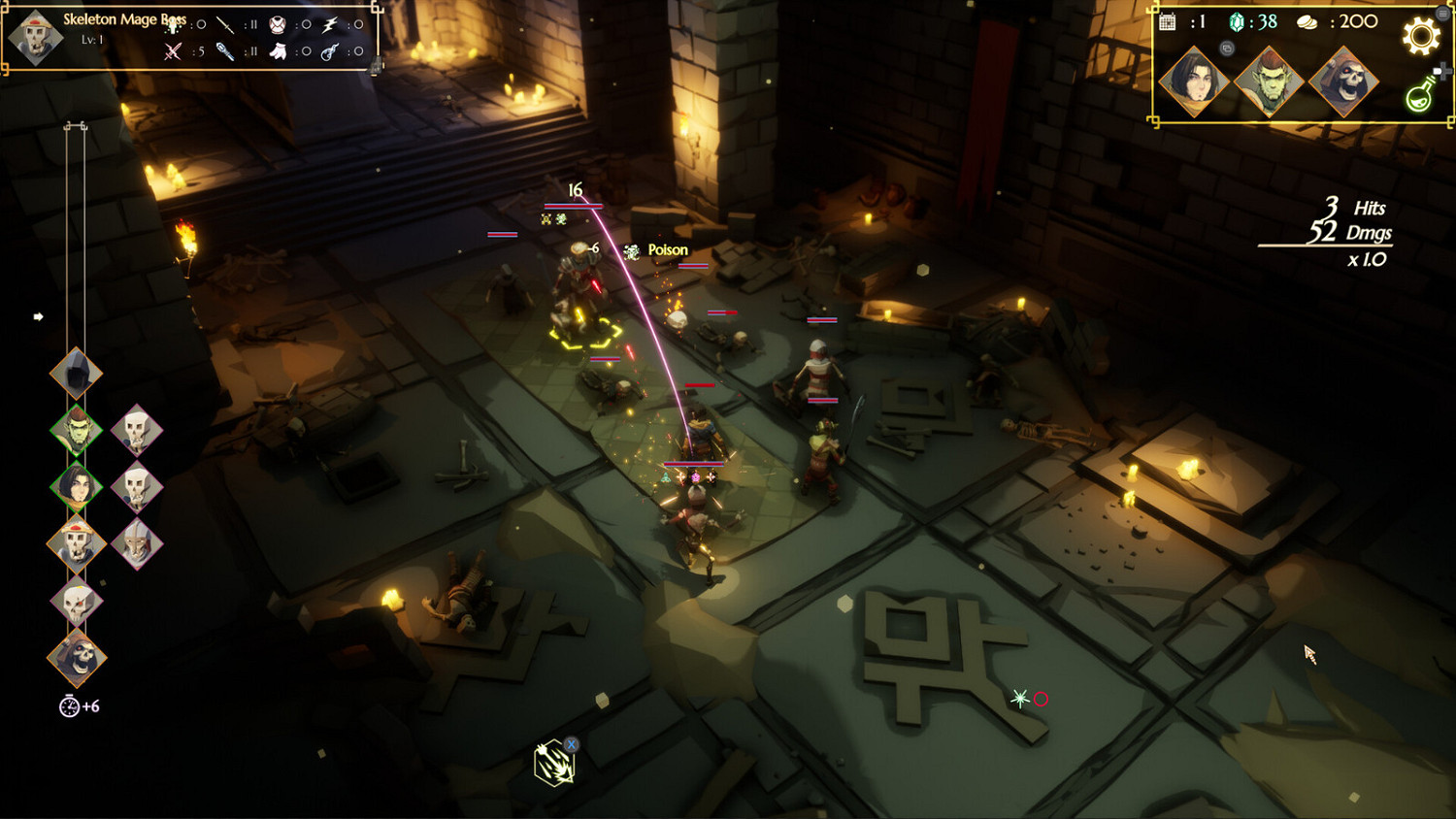Click the Skeleton Mage Boss portrait

coord(38,37)
